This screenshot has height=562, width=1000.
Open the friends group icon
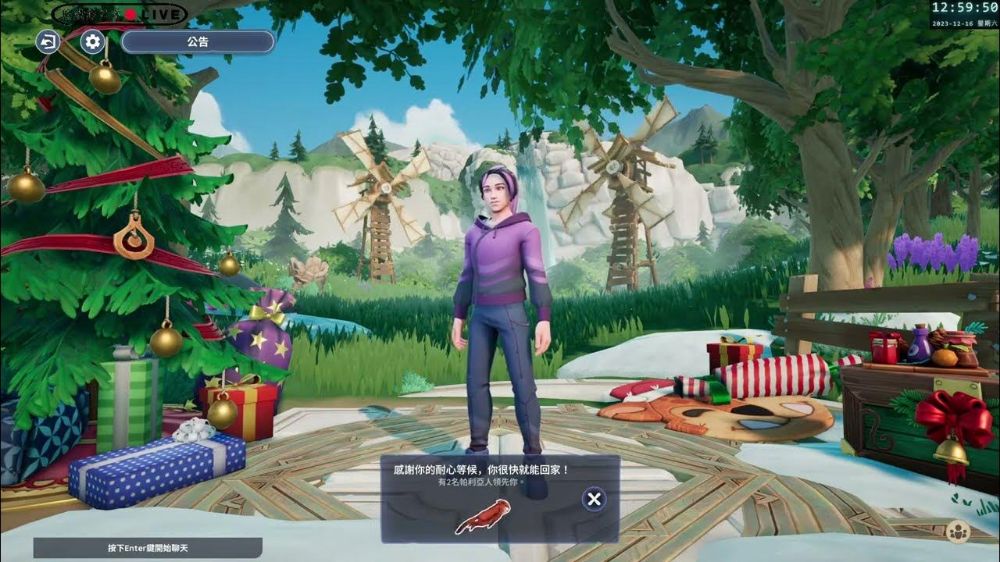pyautogui.click(x=958, y=532)
